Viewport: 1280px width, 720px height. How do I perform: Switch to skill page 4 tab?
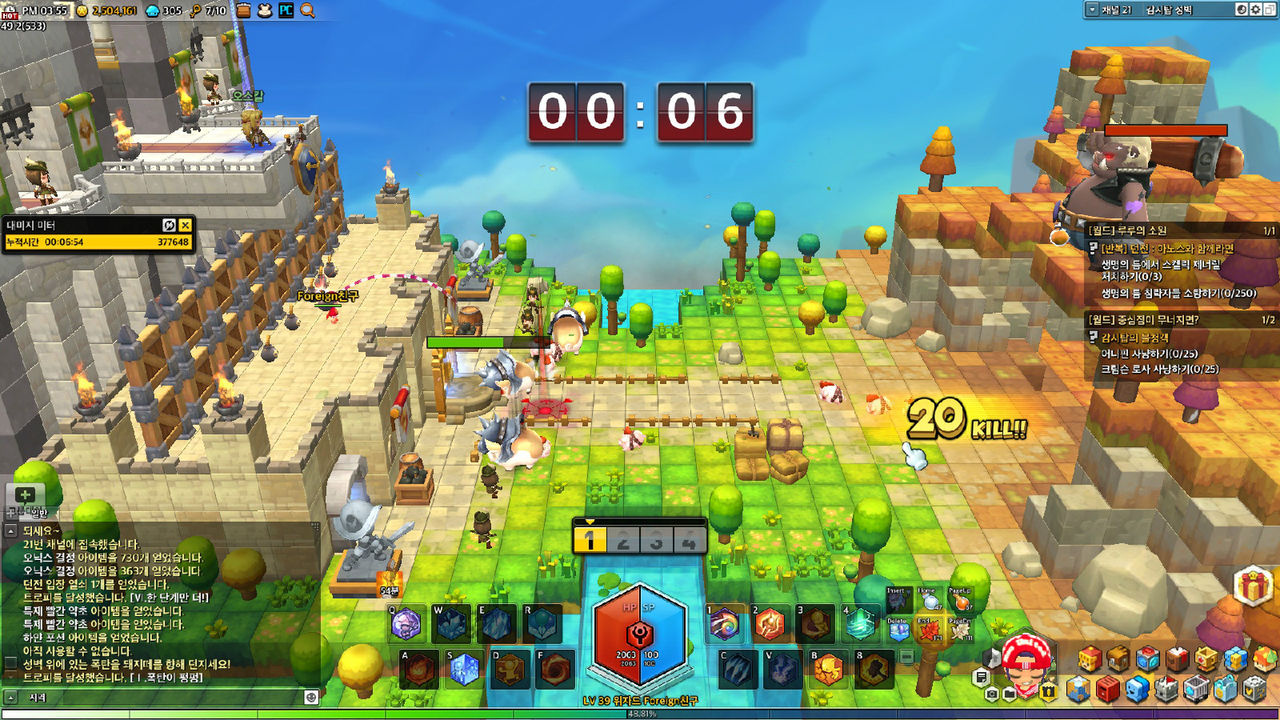pos(689,541)
